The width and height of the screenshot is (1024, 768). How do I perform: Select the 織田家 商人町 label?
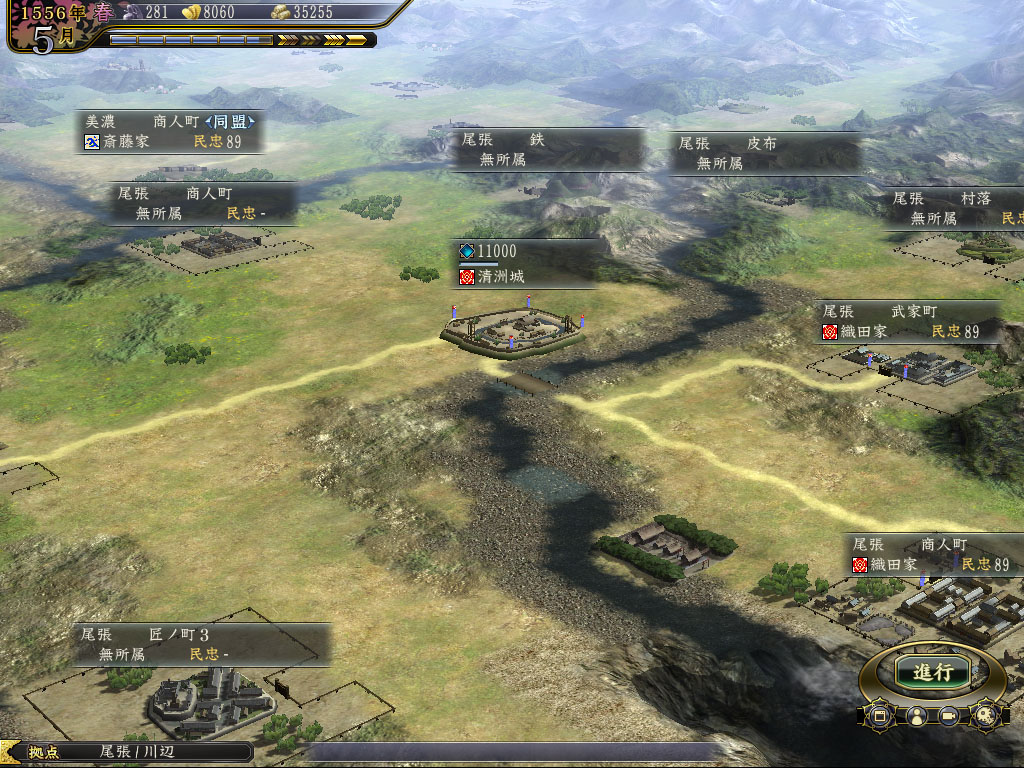(934, 554)
